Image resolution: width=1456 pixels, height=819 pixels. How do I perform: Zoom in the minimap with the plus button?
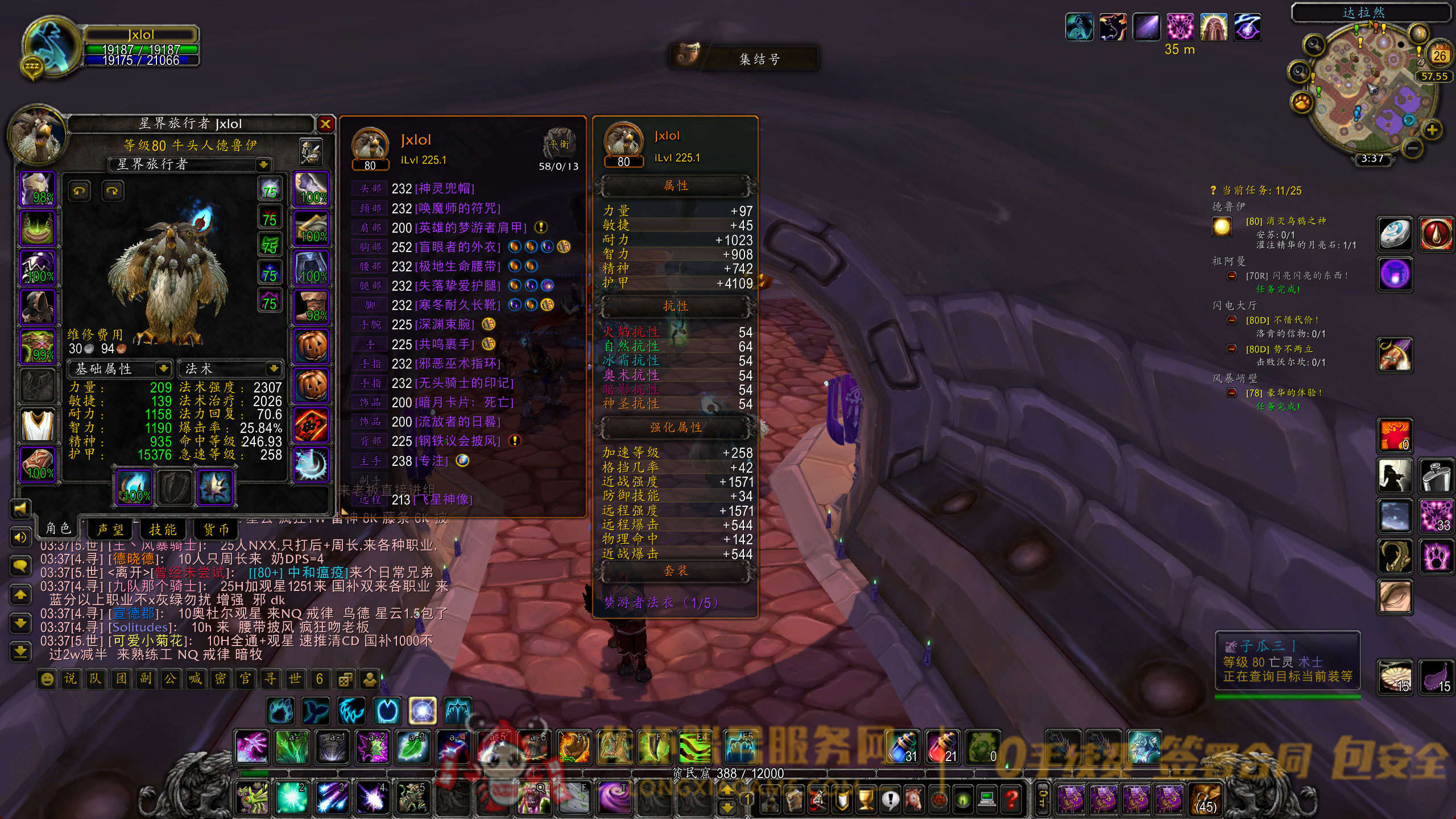1432,130
